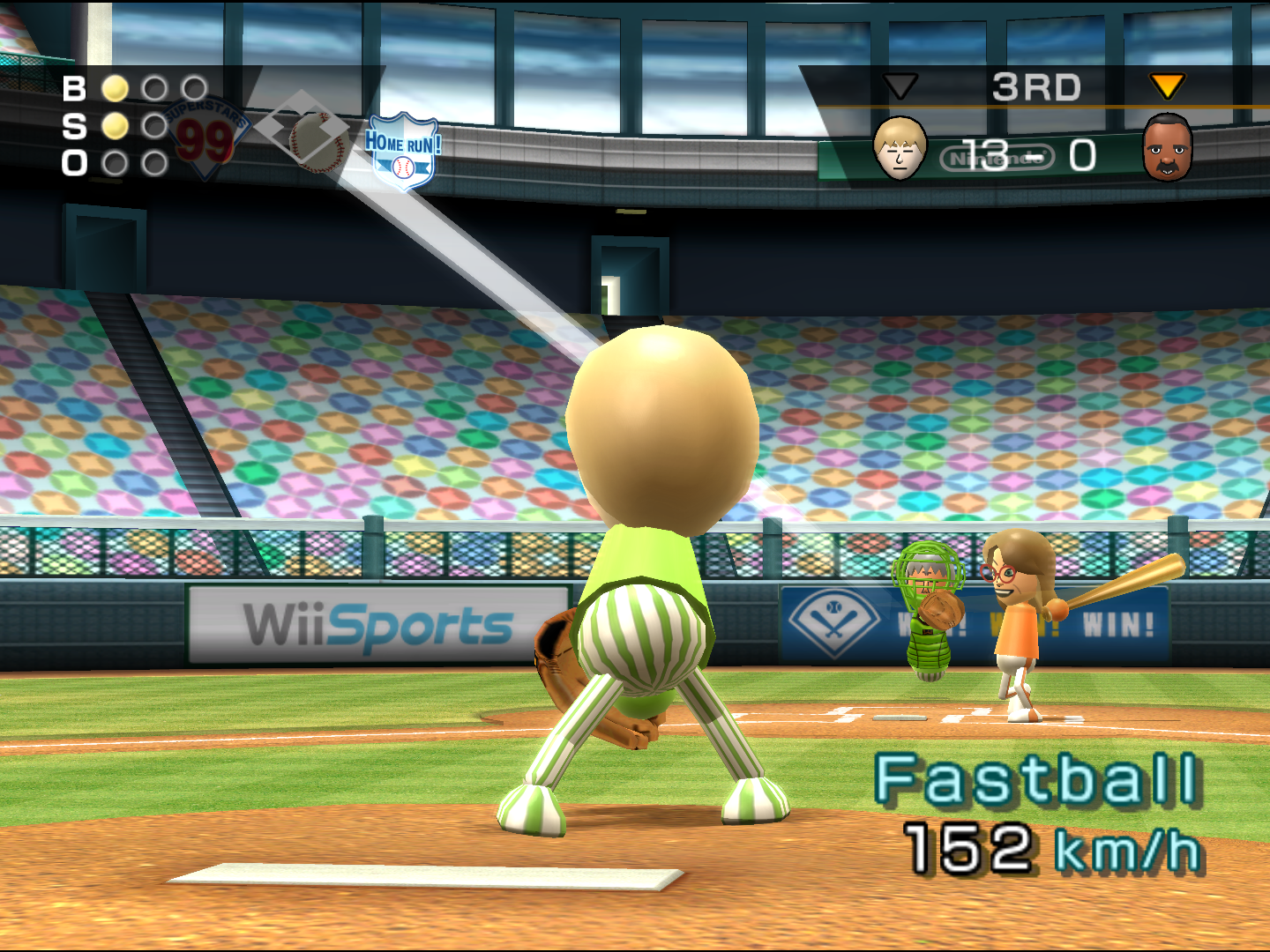Click the orange inning half arrow
This screenshot has height=952, width=1270.
point(1167,86)
